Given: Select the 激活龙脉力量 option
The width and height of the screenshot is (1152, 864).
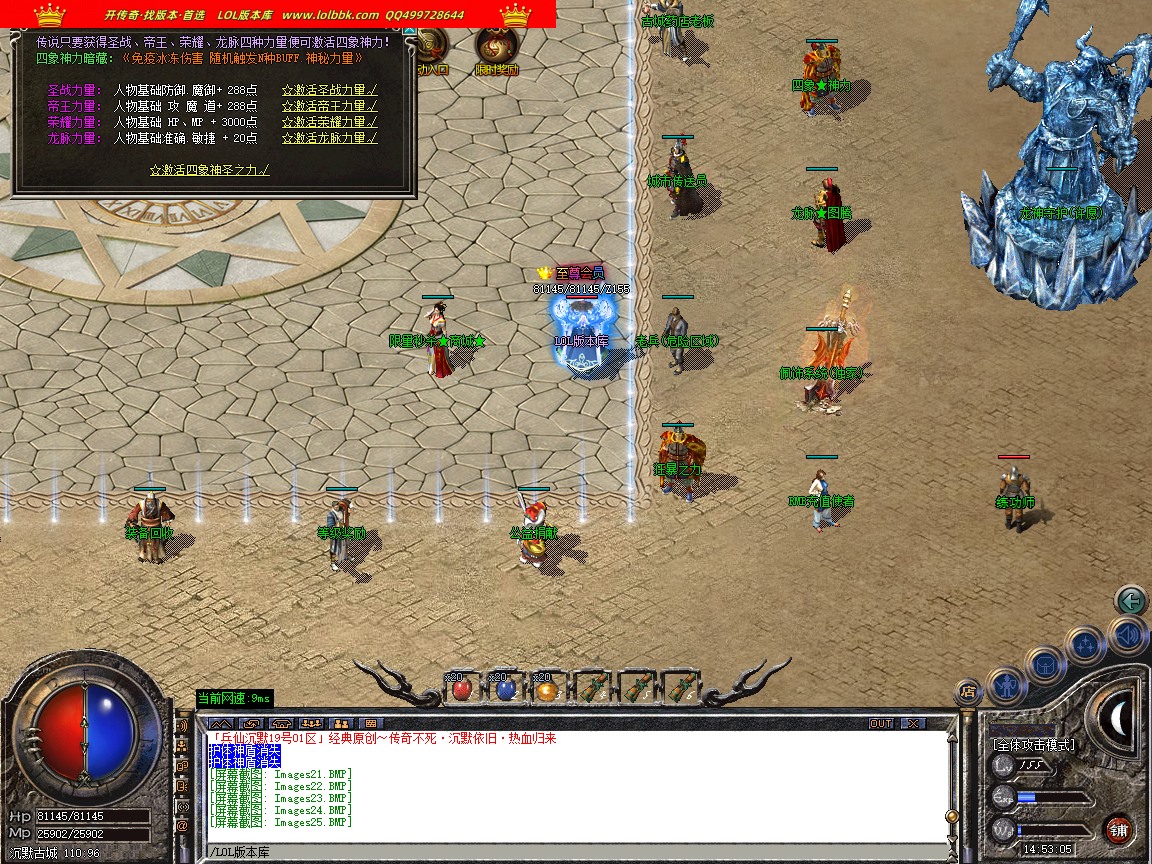Looking at the screenshot, I should click(x=329, y=138).
